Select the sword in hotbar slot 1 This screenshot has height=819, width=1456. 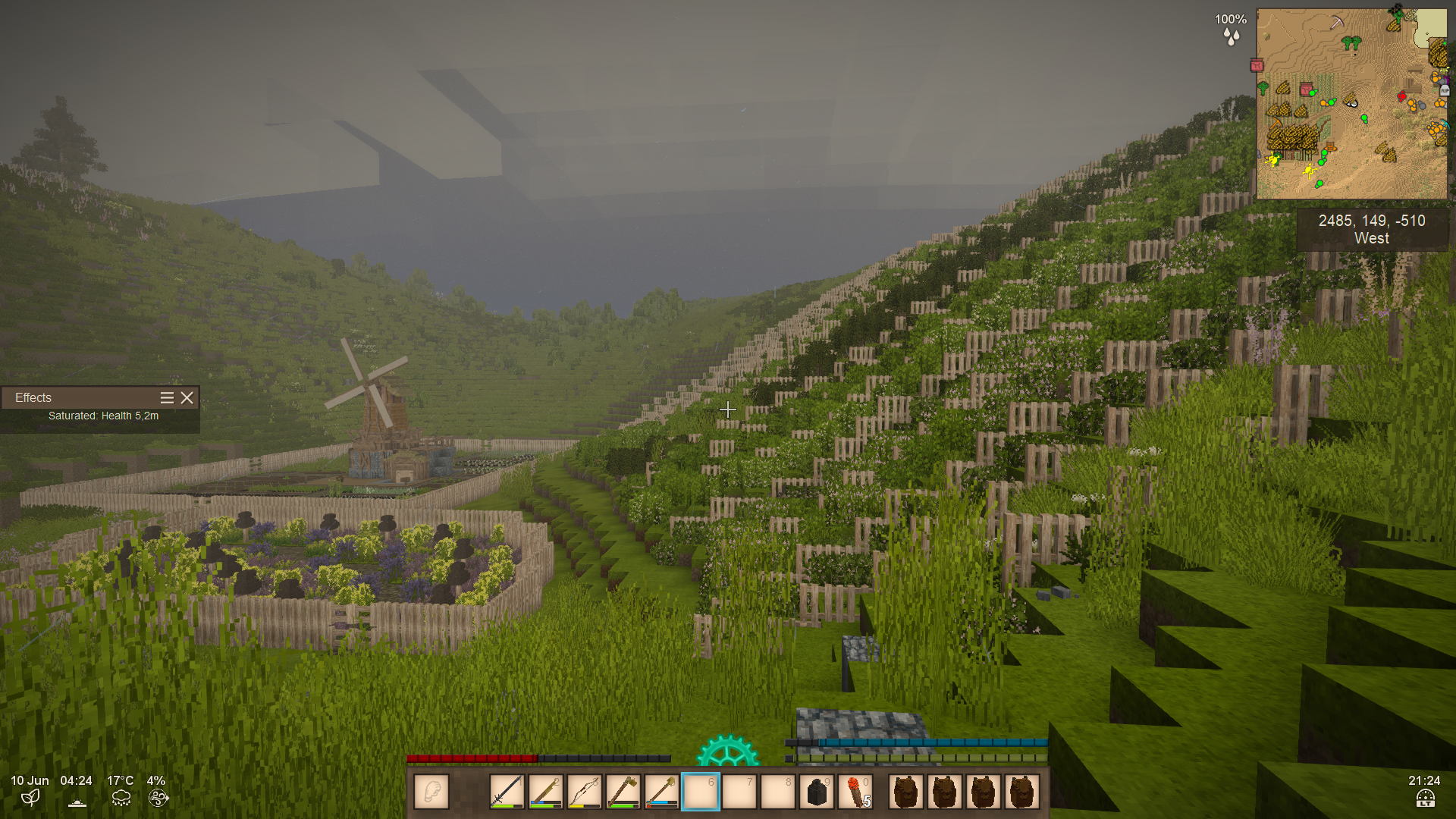pyautogui.click(x=507, y=792)
